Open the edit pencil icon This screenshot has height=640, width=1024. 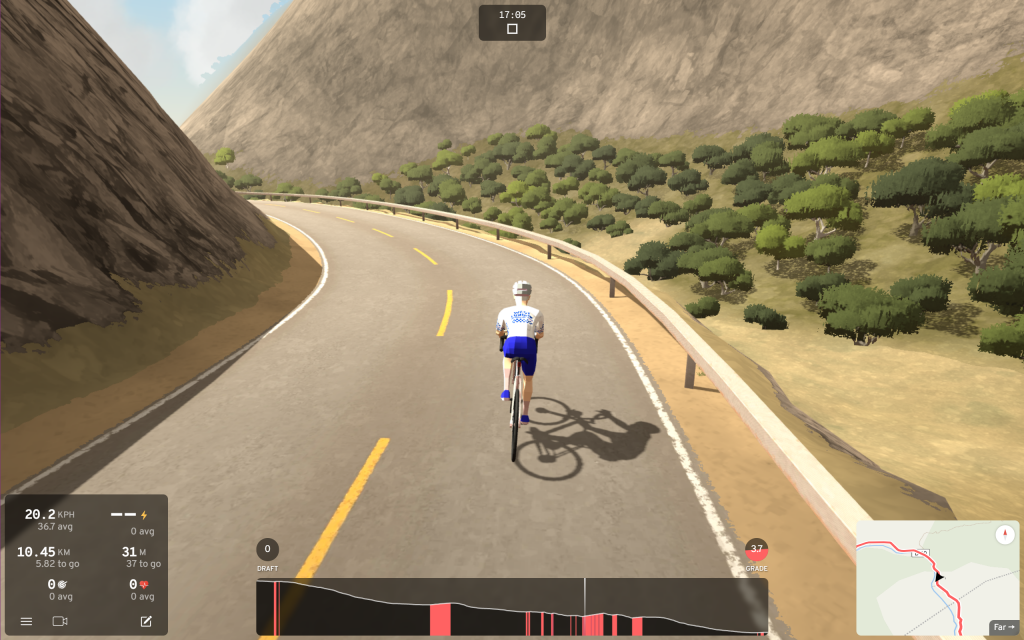pyautogui.click(x=146, y=621)
